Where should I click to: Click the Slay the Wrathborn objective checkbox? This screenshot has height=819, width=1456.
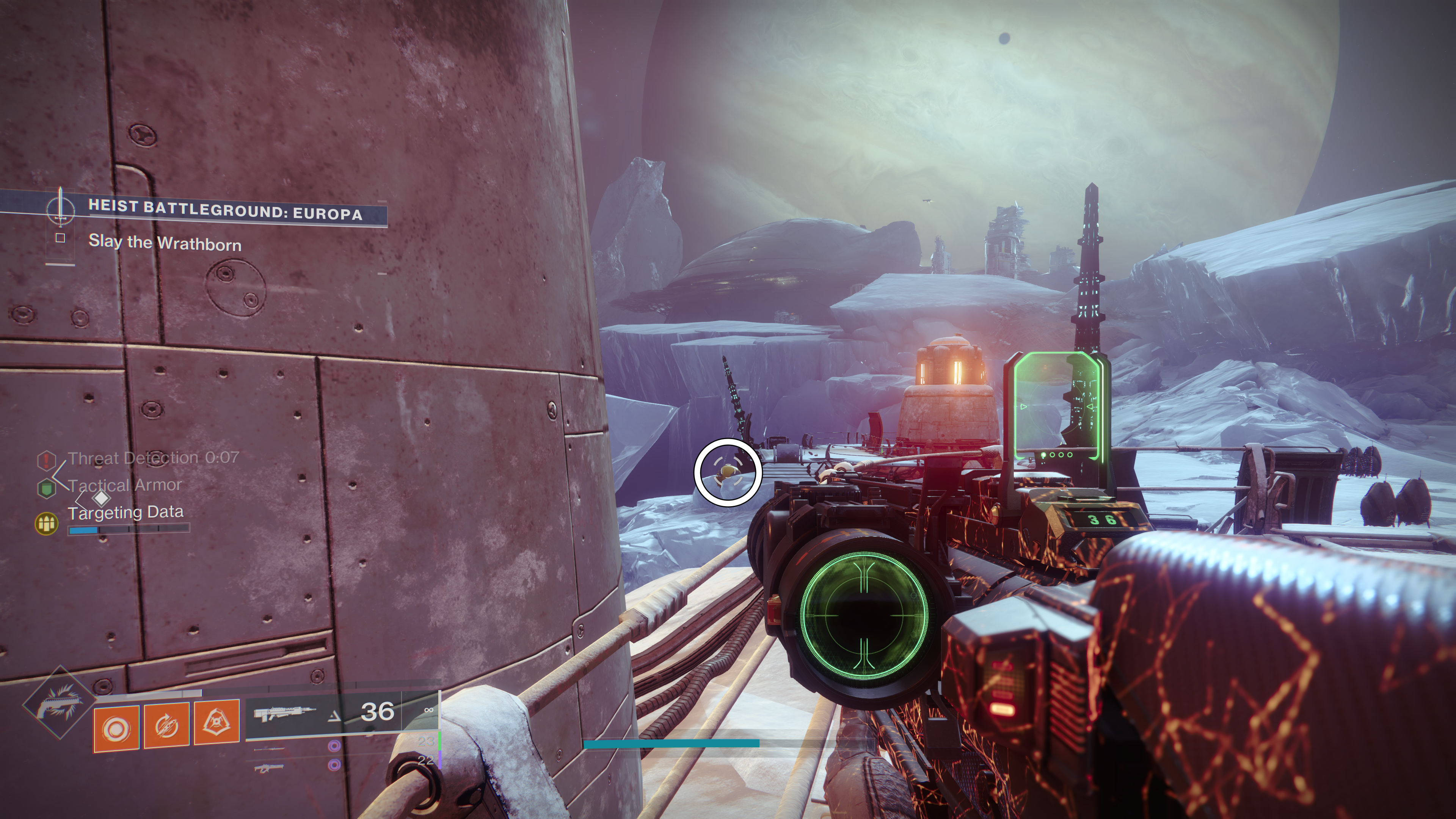(61, 238)
